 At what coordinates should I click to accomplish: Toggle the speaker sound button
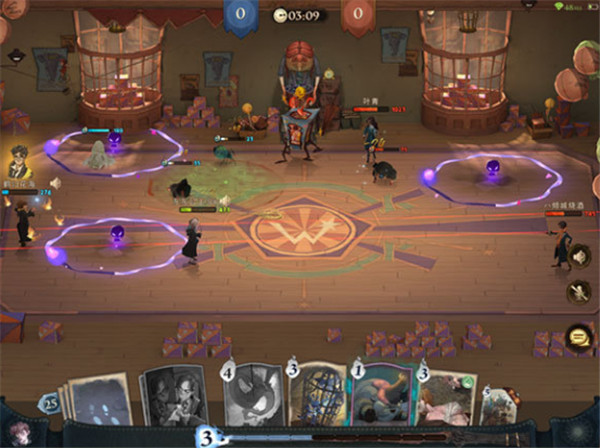[x=578, y=255]
